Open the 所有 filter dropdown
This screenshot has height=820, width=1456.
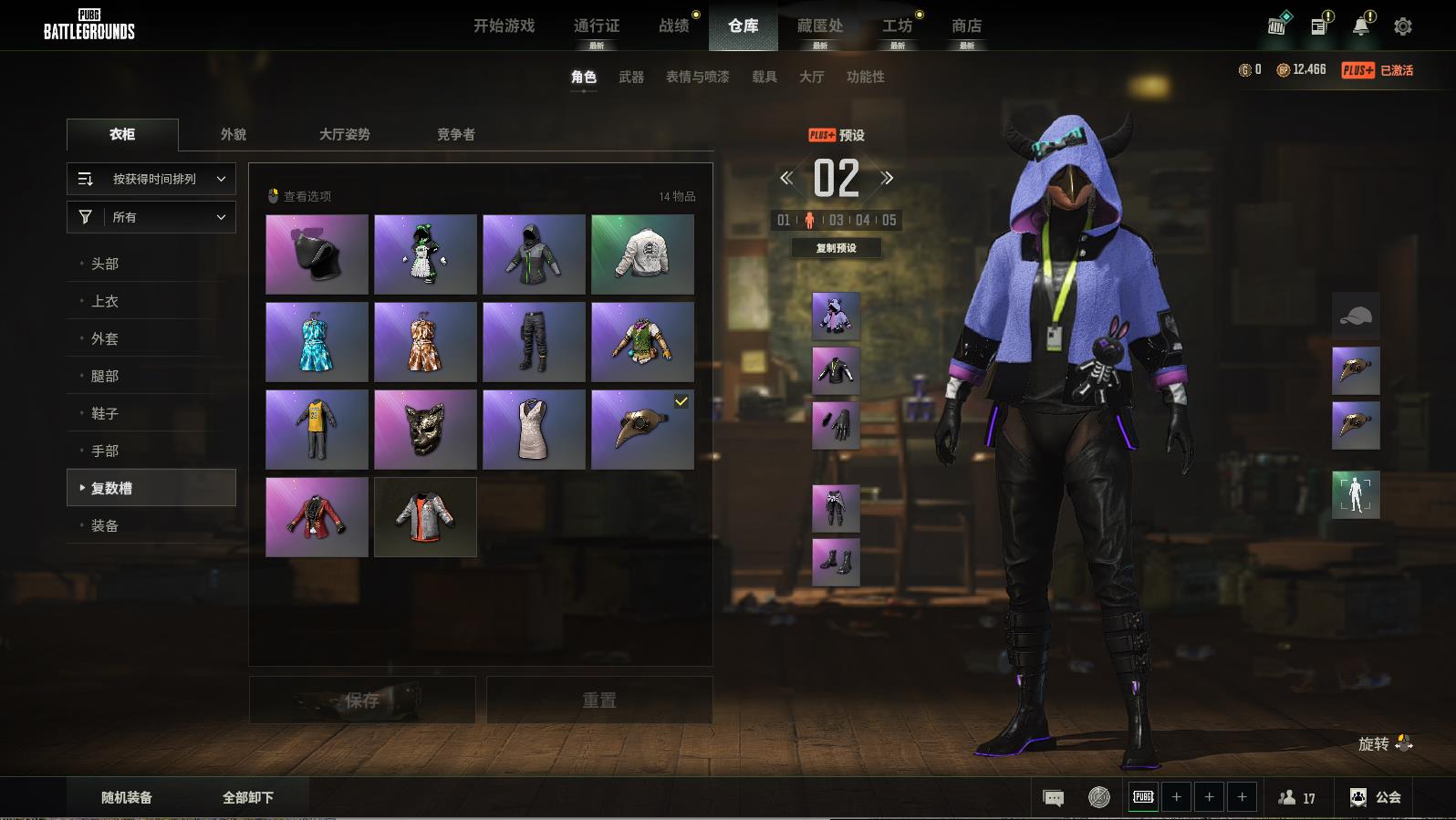pyautogui.click(x=151, y=217)
